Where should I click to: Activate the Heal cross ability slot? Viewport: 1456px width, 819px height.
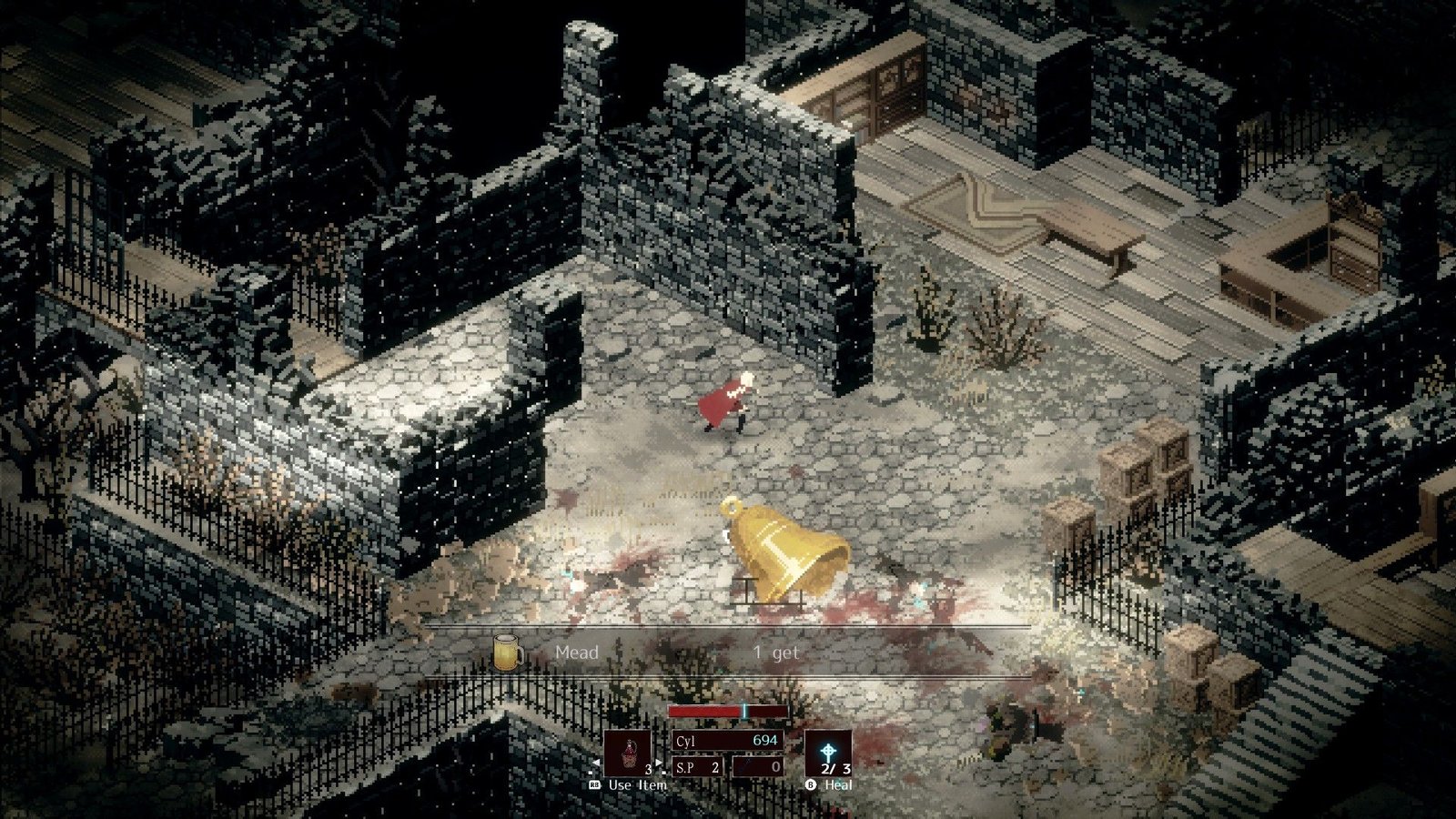[828, 753]
